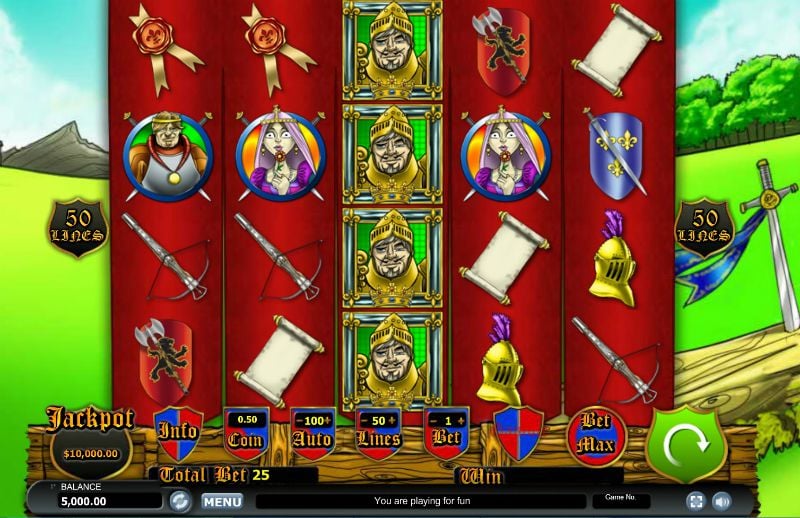Screen dimensions: 800x518
Task: Activate the Auto spin shield
Action: pyautogui.click(x=312, y=432)
